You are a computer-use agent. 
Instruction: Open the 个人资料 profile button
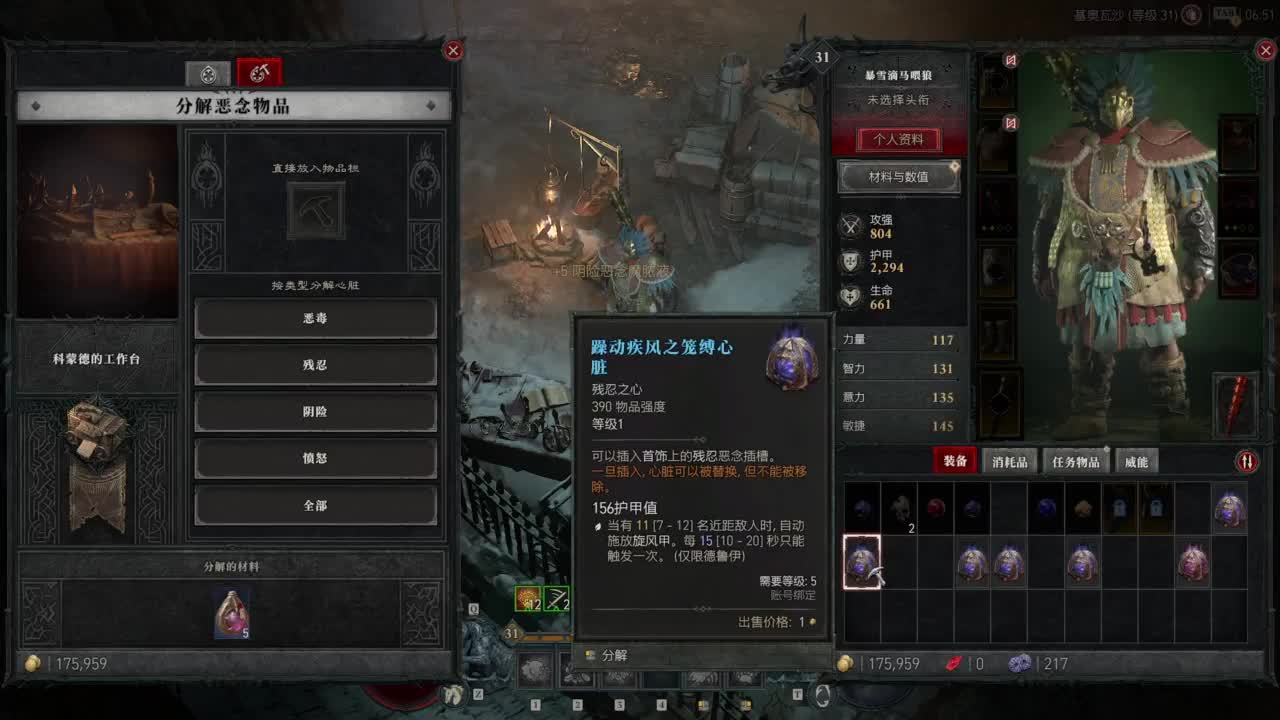[x=899, y=141]
